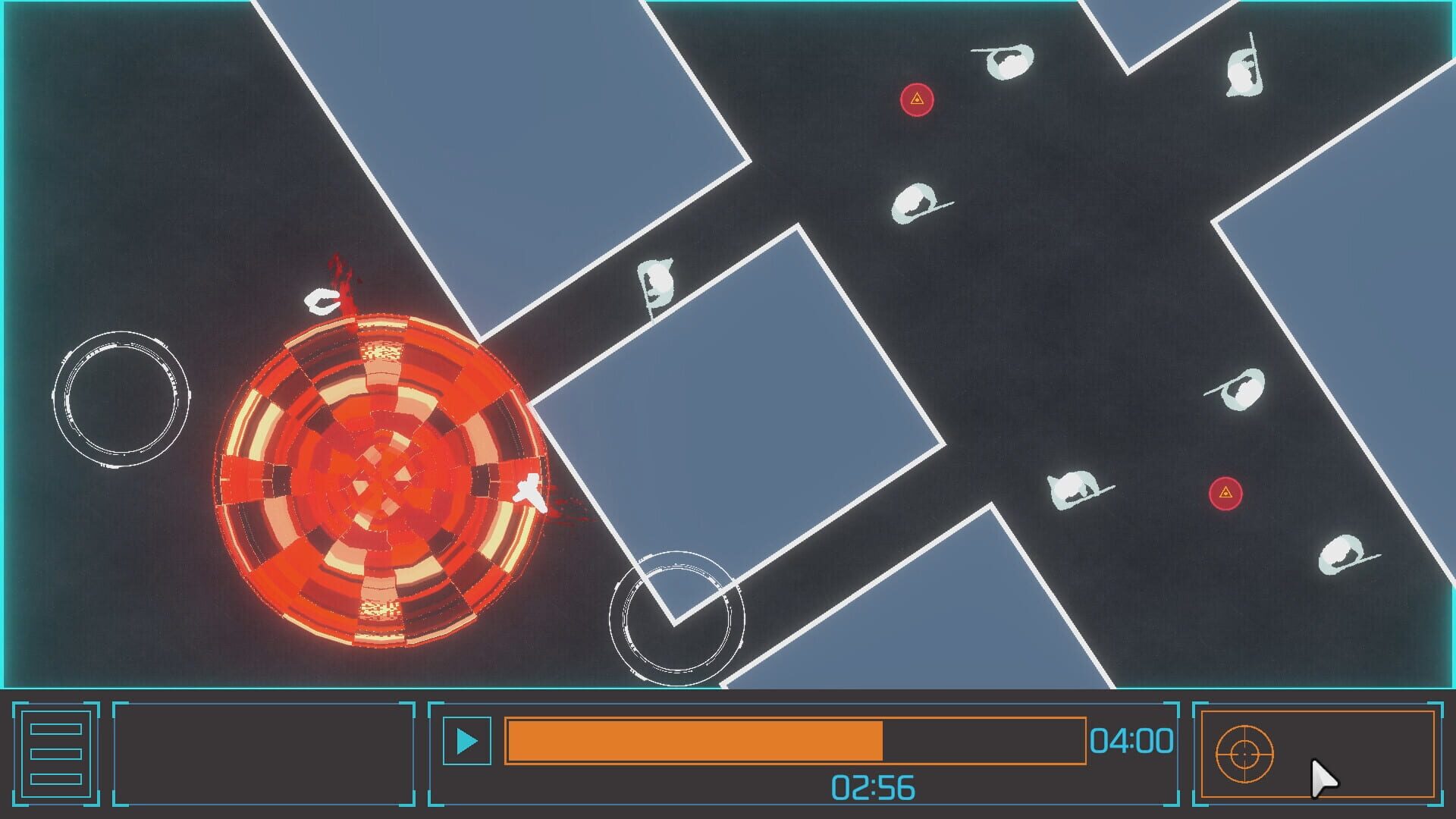This screenshot has height=819, width=1456.
Task: Click the 02:56 elapsed time readout
Action: (876, 786)
